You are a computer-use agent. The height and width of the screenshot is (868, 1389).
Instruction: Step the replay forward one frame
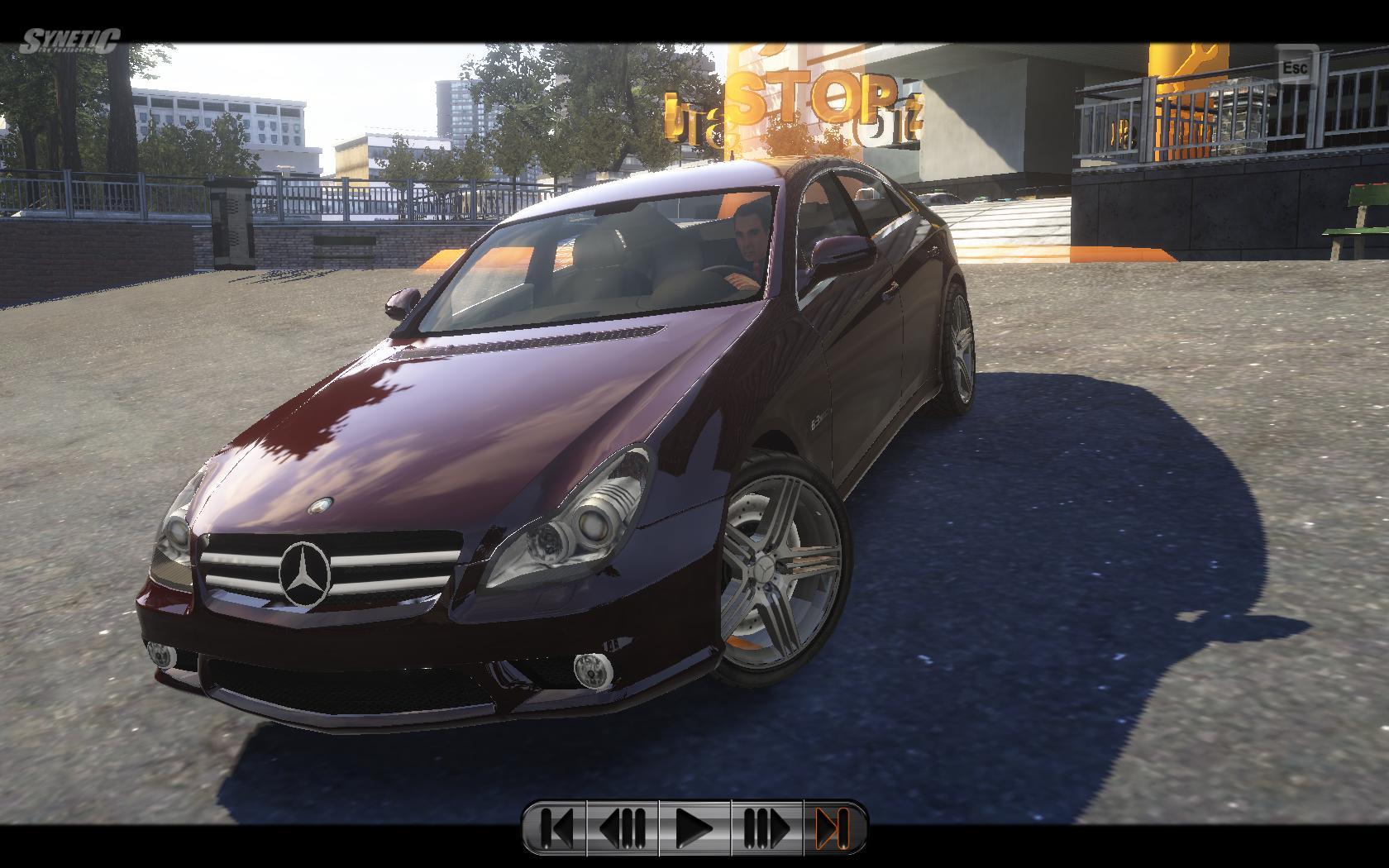(x=766, y=827)
